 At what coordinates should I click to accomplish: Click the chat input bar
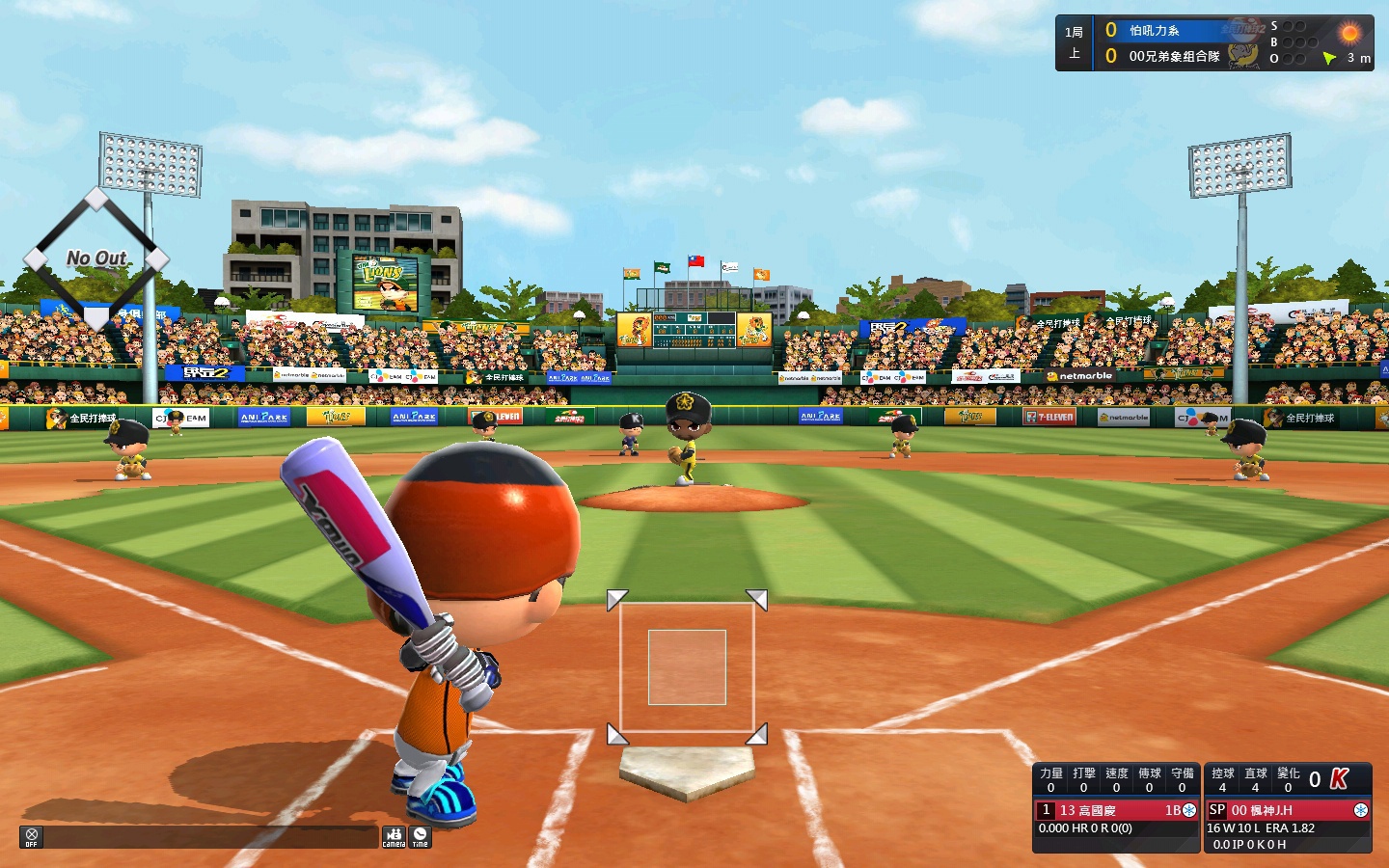point(210,837)
